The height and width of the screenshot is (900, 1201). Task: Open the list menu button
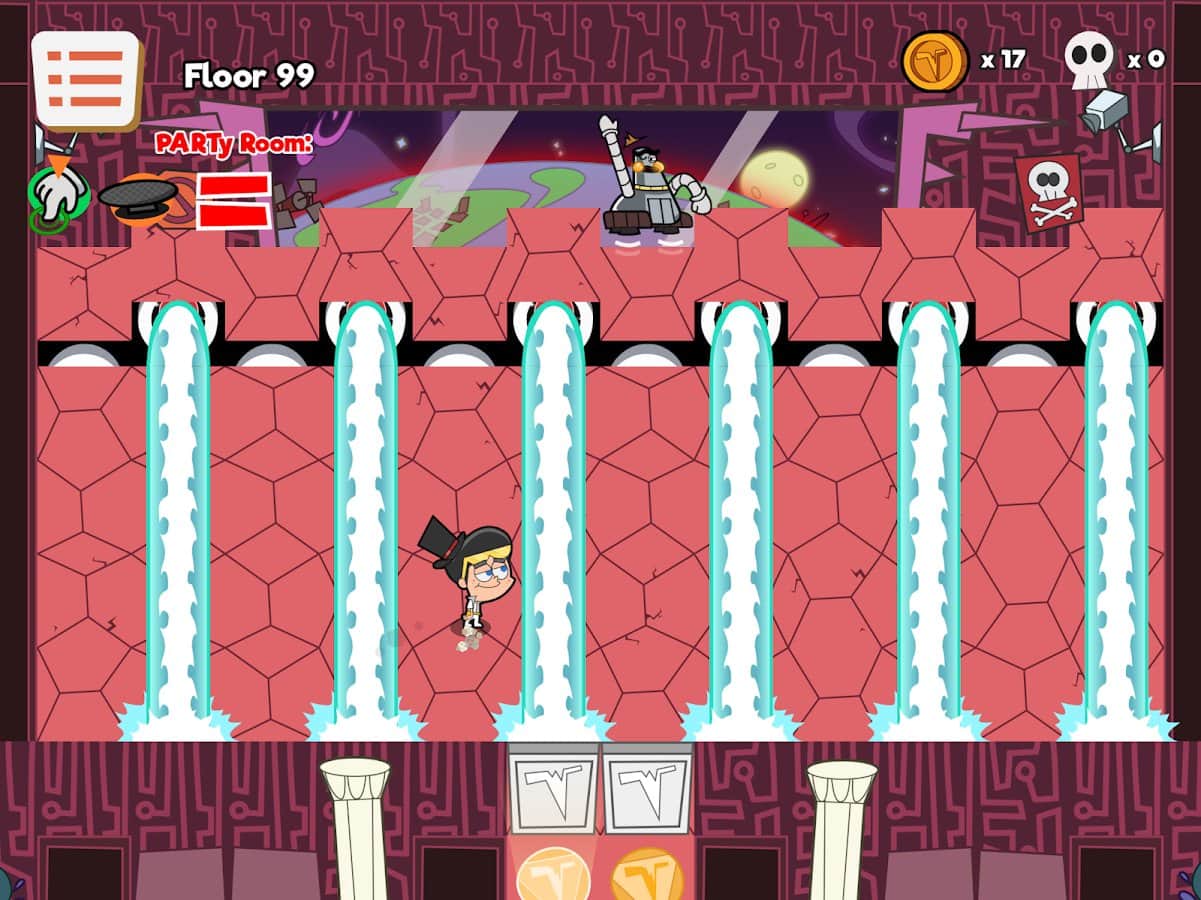click(86, 79)
